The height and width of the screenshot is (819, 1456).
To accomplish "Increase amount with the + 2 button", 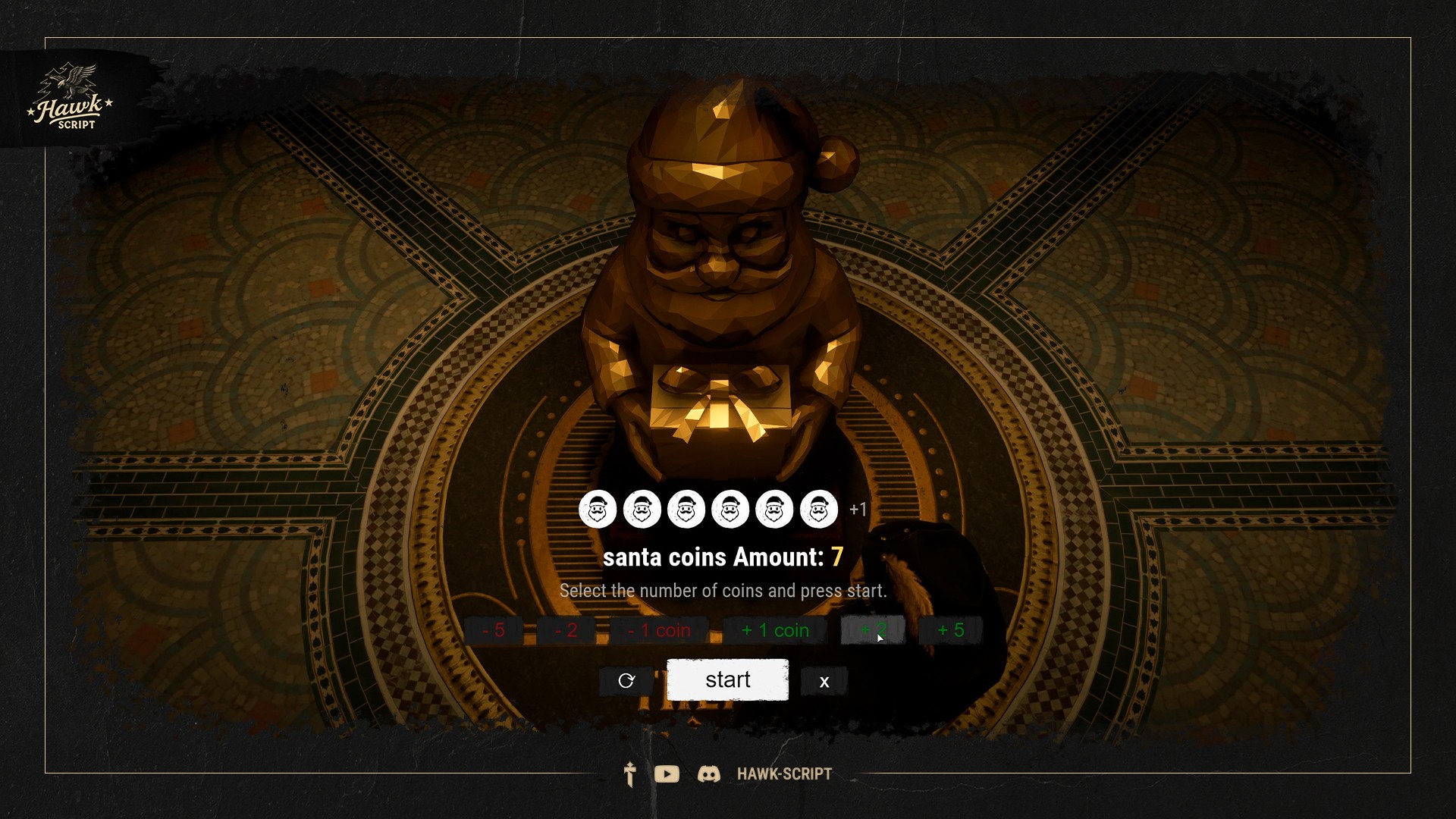I will [873, 629].
